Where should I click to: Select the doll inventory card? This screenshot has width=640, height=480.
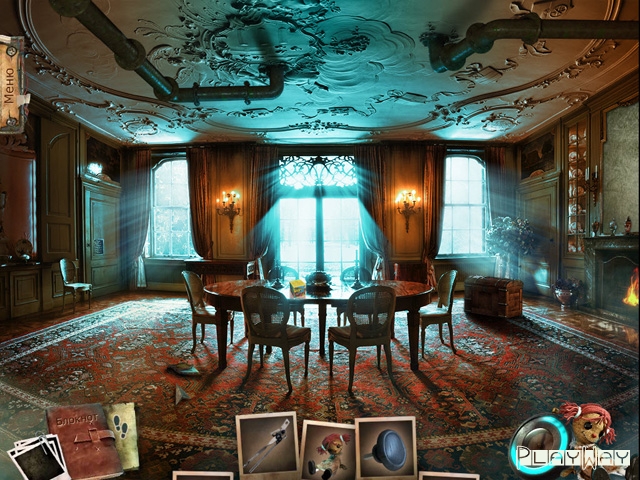(x=327, y=451)
